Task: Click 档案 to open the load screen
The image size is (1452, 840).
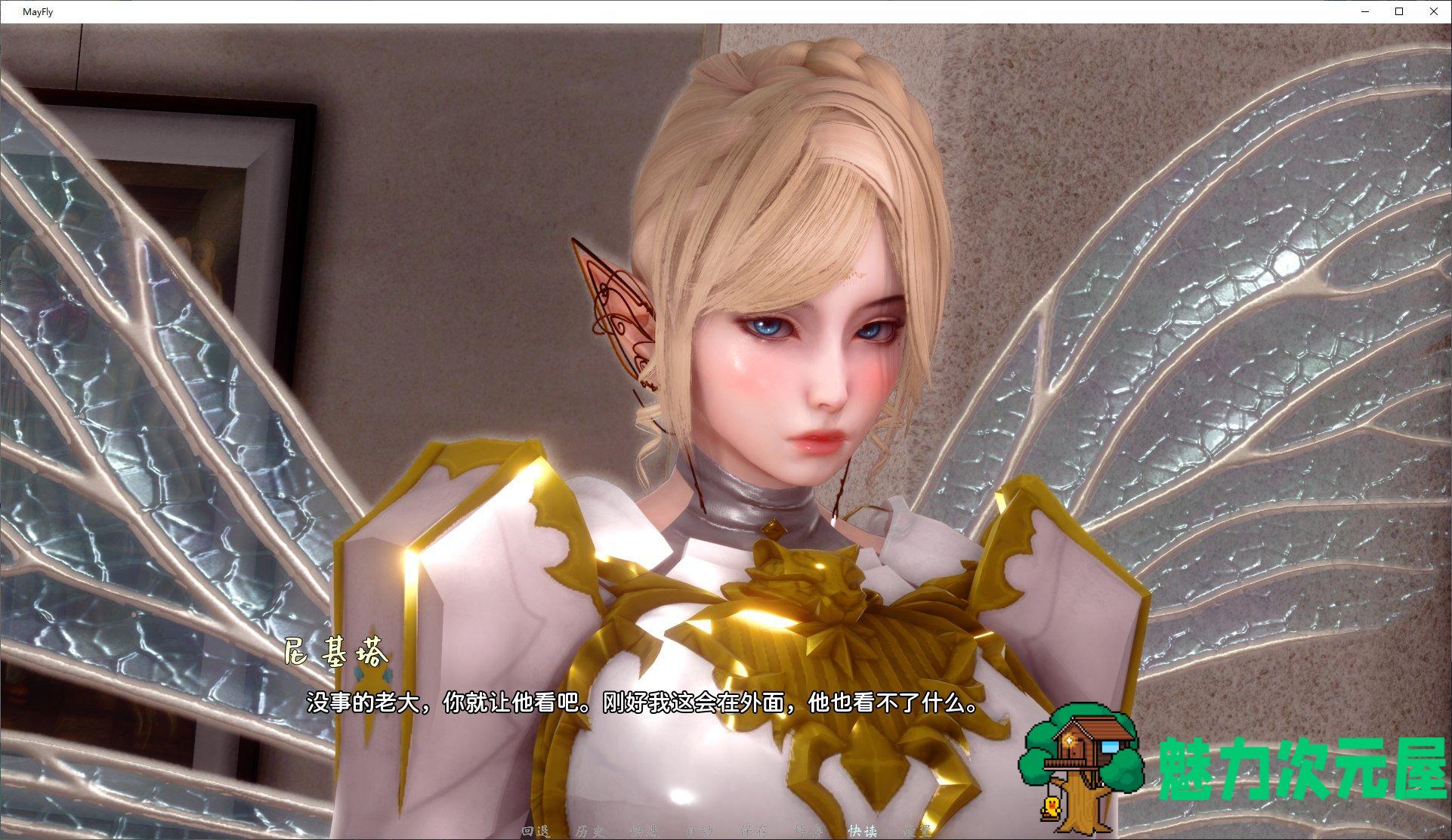Action: (808, 829)
